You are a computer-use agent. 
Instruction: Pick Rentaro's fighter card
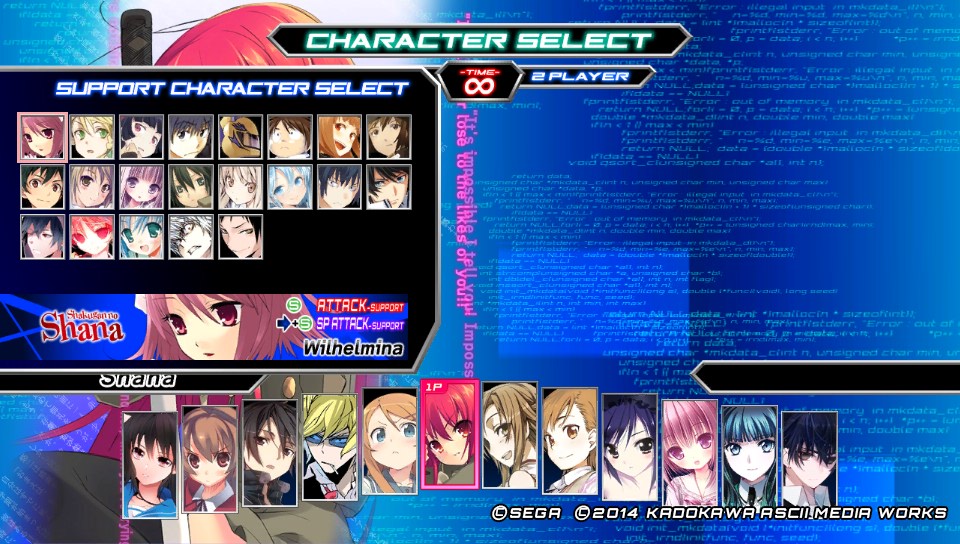269,451
